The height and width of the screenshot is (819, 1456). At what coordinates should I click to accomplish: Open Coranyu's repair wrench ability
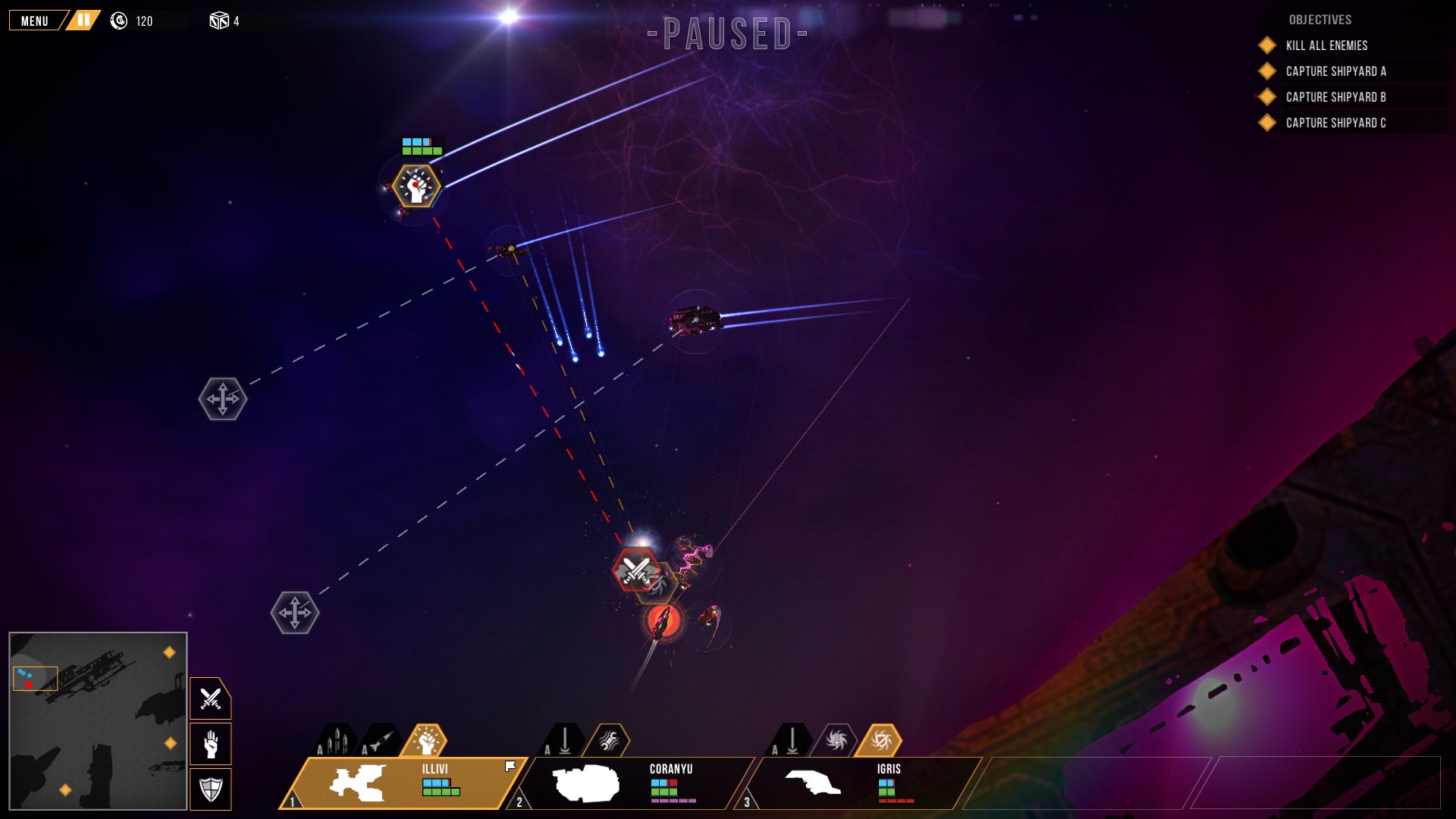coord(611,741)
